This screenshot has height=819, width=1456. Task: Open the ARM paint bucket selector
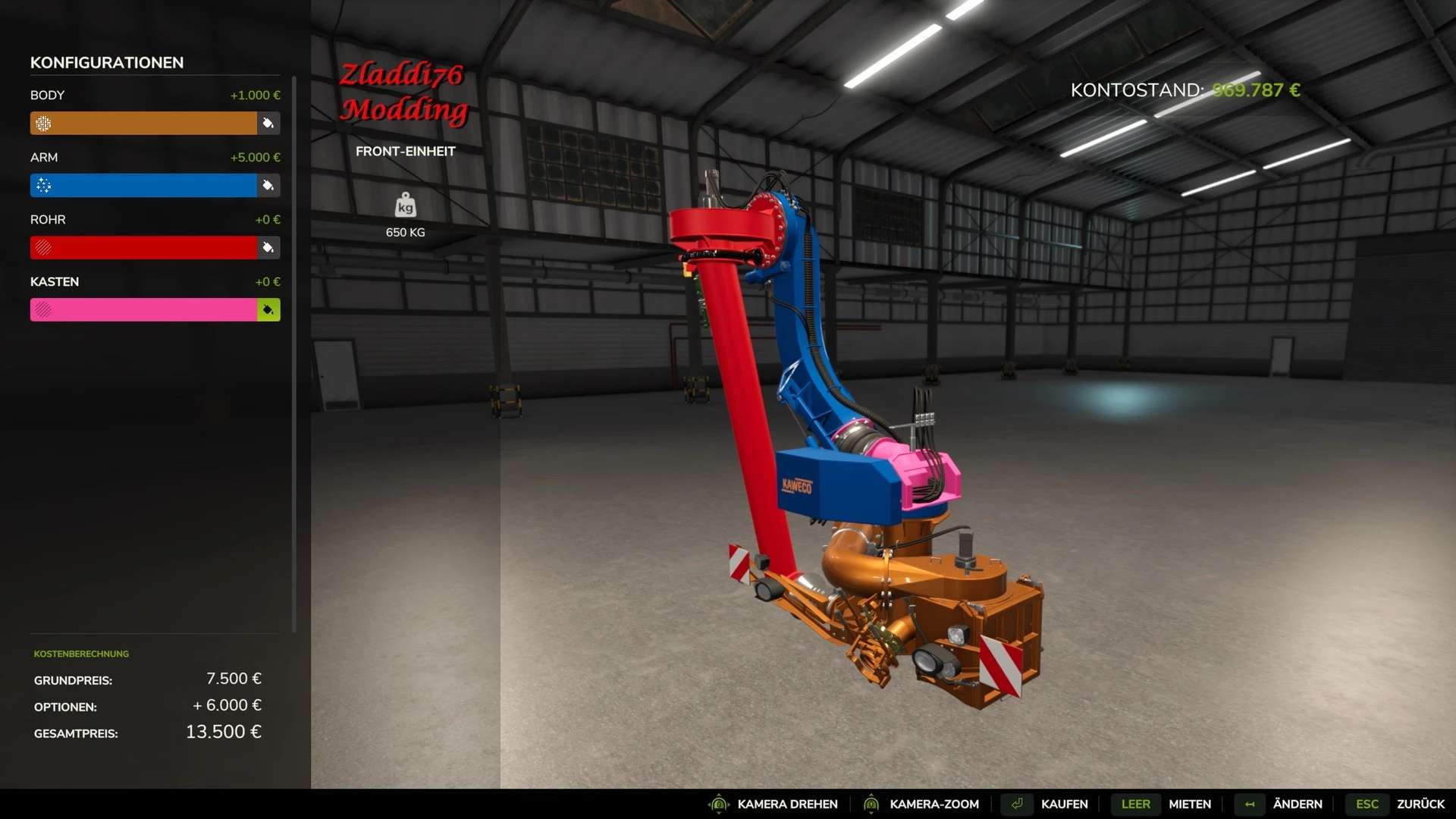tap(268, 185)
